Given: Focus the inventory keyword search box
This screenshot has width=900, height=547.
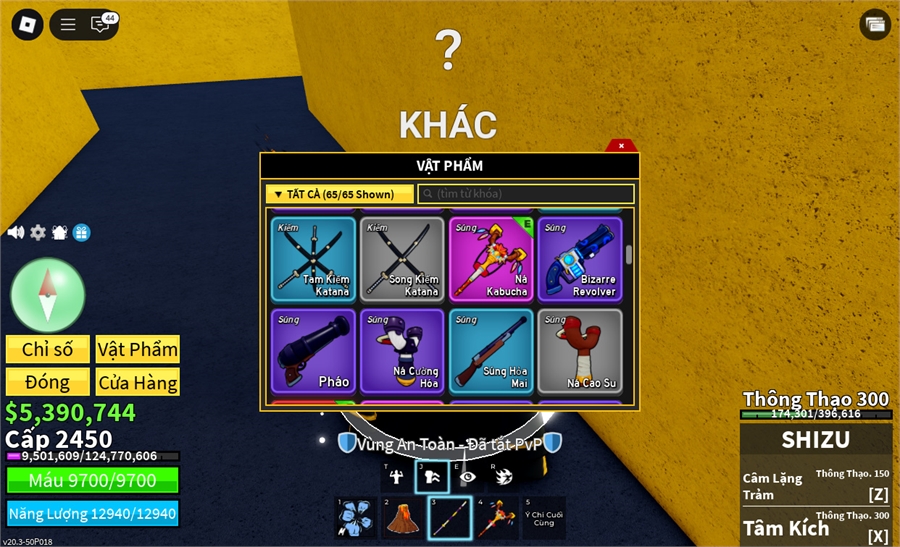Looking at the screenshot, I should pos(526,194).
